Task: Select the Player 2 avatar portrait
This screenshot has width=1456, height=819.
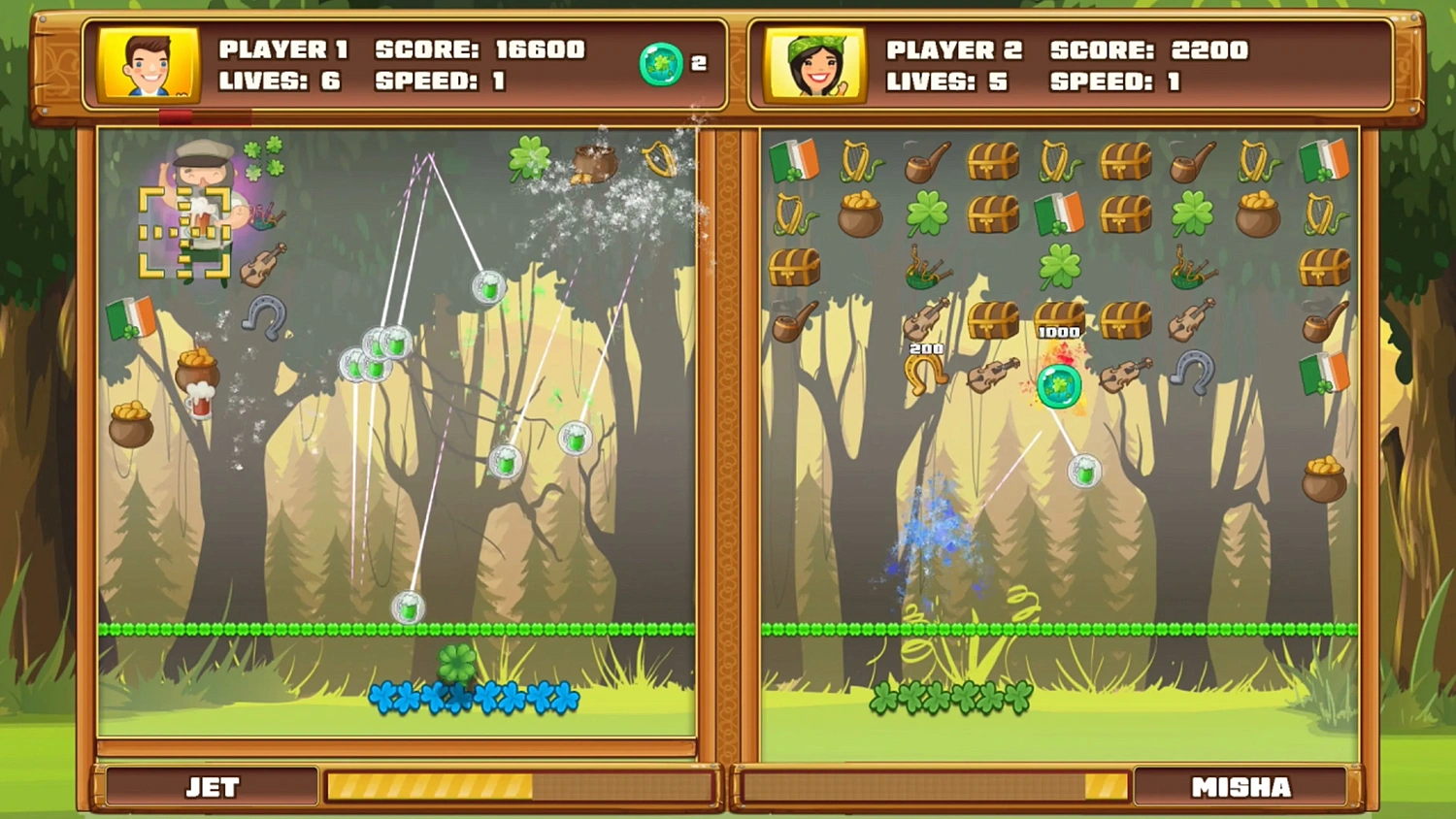Action: (815, 64)
